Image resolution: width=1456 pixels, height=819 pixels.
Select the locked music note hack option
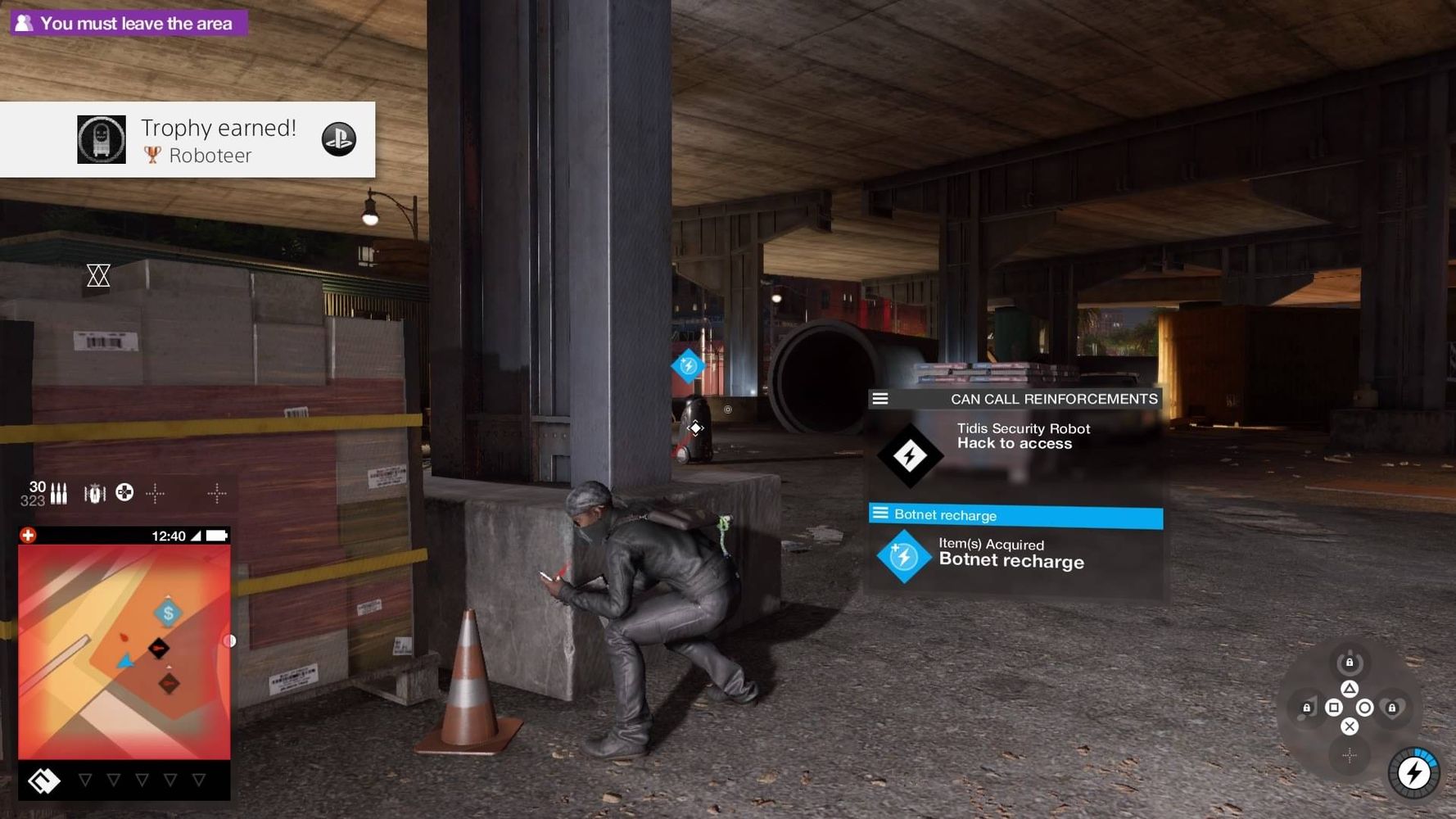1307,708
